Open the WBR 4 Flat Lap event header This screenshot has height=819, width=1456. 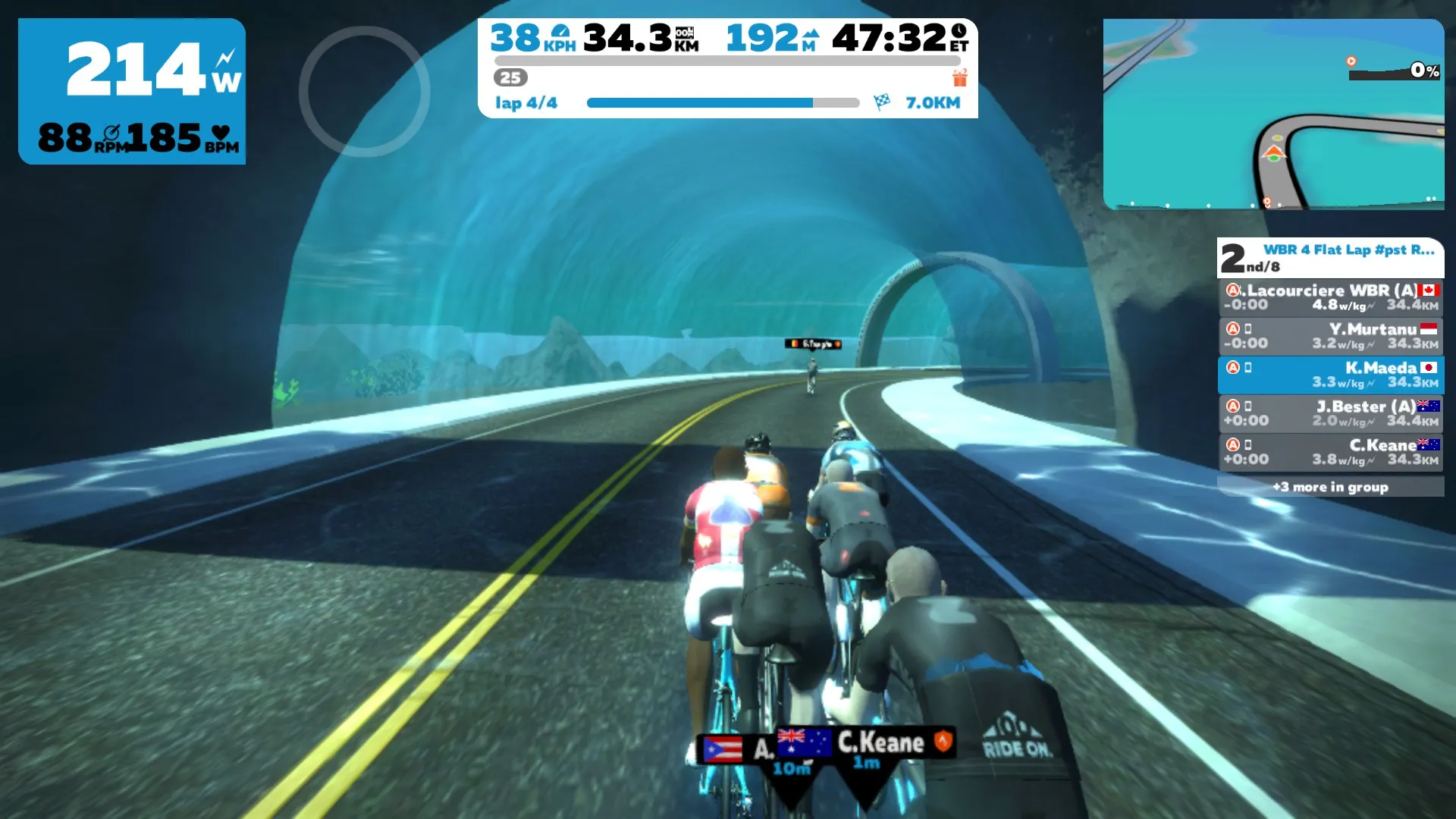tap(1331, 258)
